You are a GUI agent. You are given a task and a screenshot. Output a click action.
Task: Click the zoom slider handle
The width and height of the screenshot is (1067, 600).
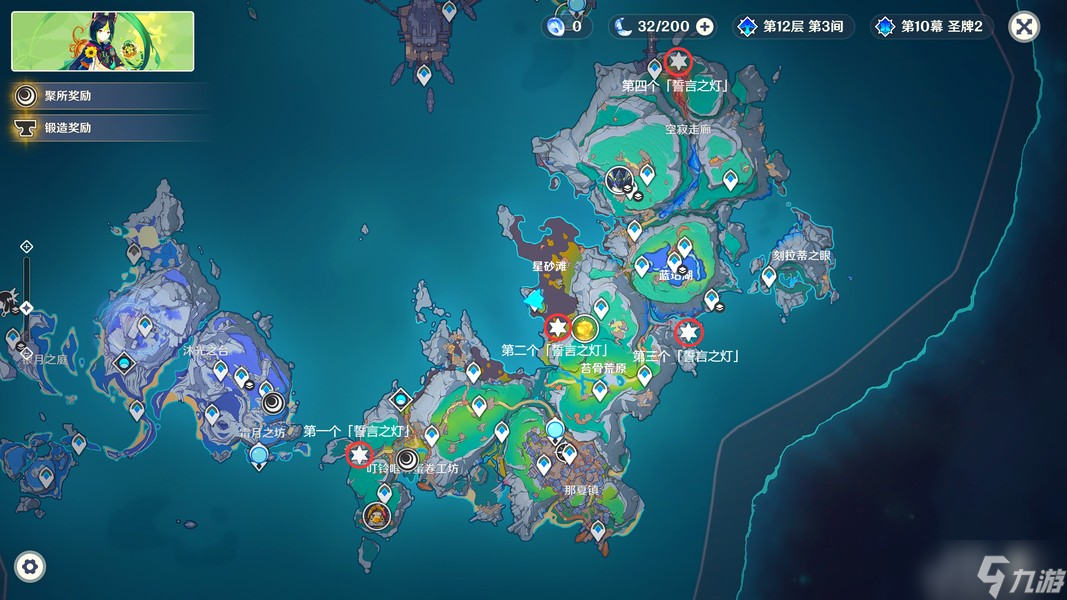(27, 308)
